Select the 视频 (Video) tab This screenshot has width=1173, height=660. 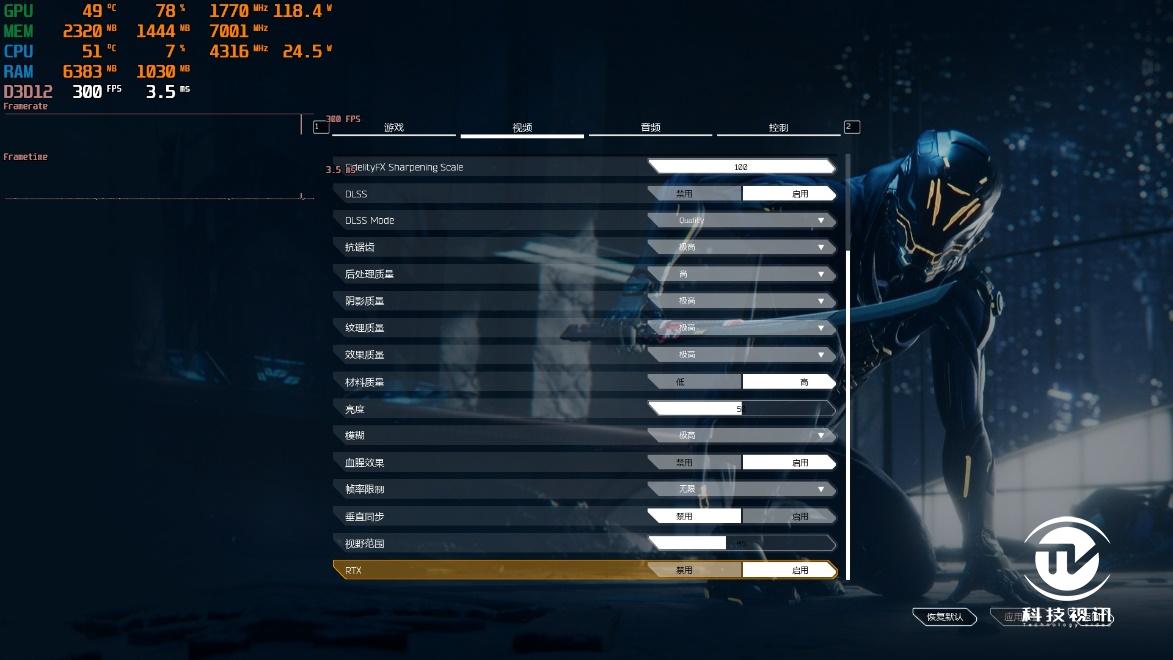tap(522, 128)
